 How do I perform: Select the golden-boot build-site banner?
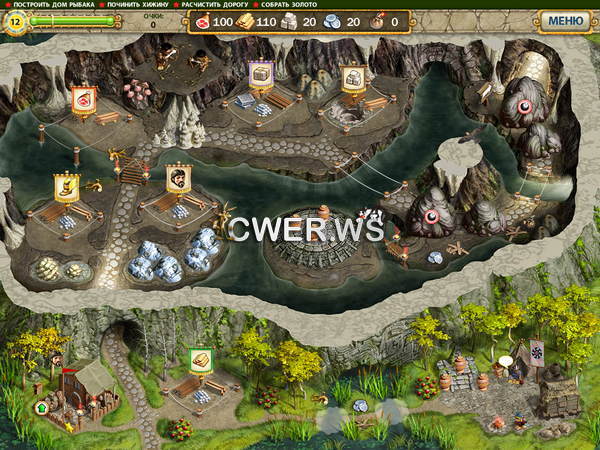pos(67,186)
